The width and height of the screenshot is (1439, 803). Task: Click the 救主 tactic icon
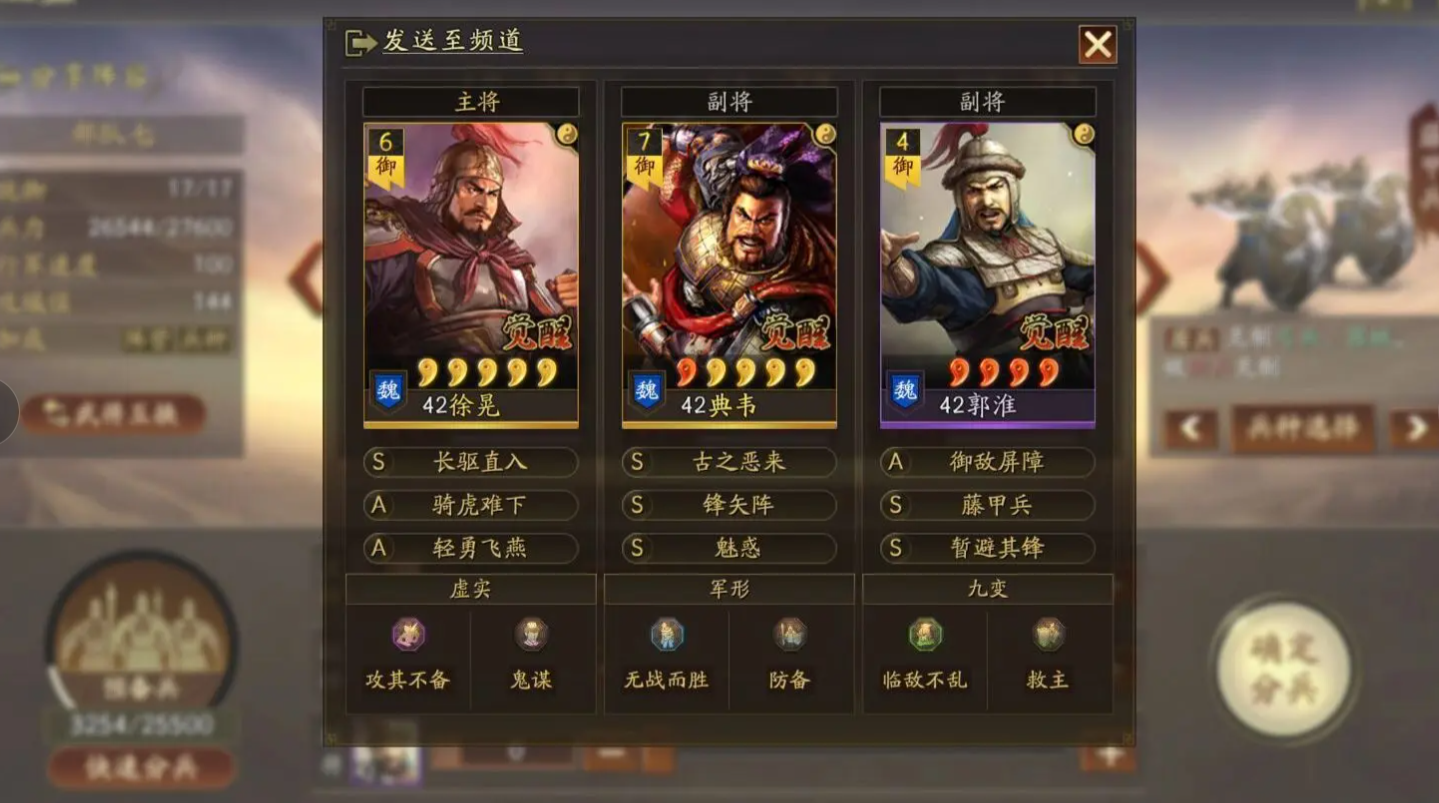point(1047,632)
